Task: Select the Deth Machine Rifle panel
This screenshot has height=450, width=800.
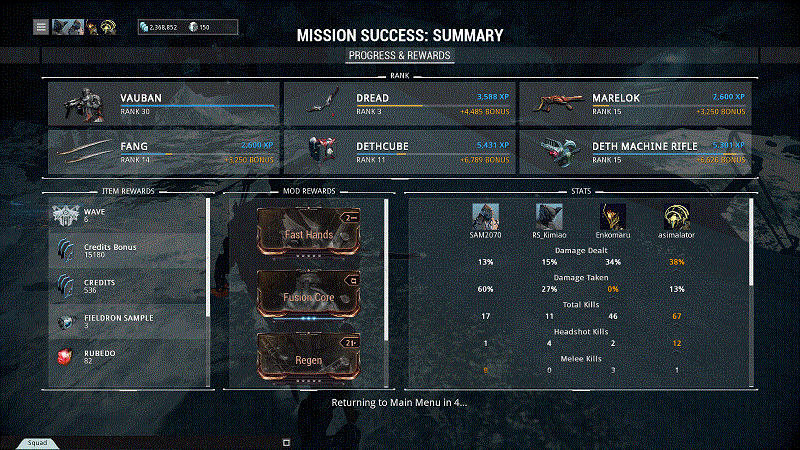Action: pyautogui.click(x=638, y=152)
